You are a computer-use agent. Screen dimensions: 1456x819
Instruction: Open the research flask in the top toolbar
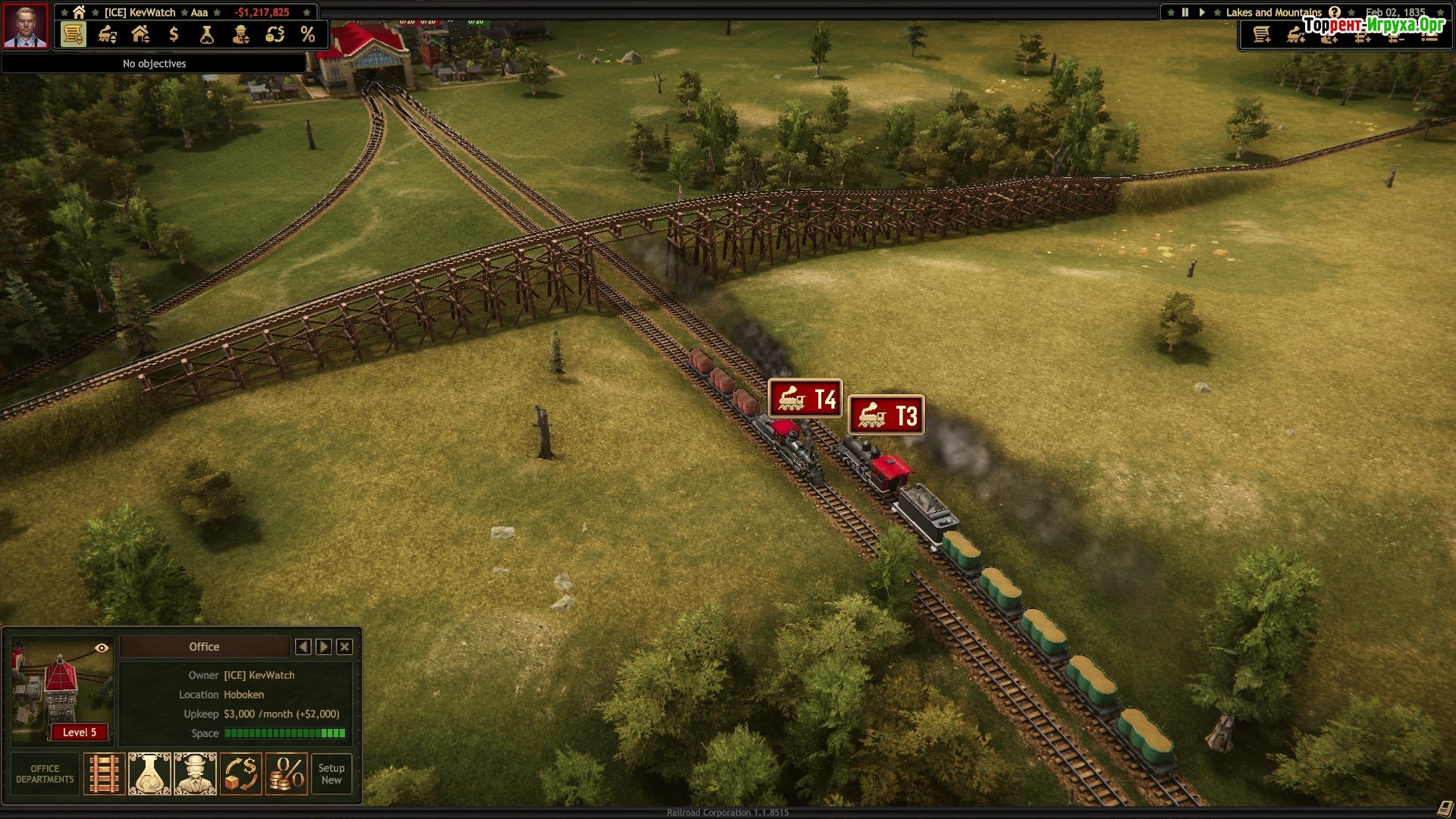pyautogui.click(x=207, y=34)
